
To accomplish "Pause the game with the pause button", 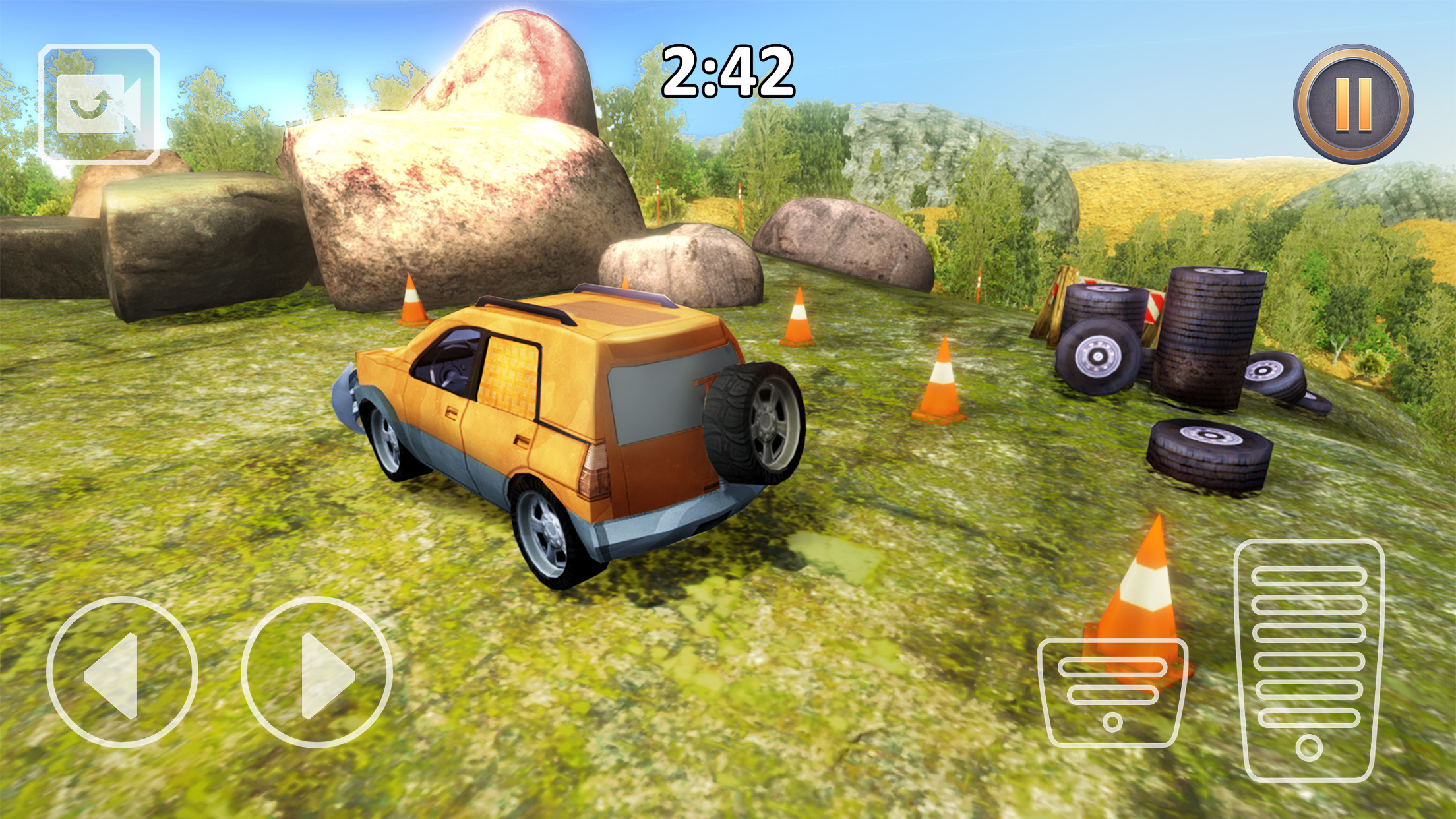I will coord(1353,104).
